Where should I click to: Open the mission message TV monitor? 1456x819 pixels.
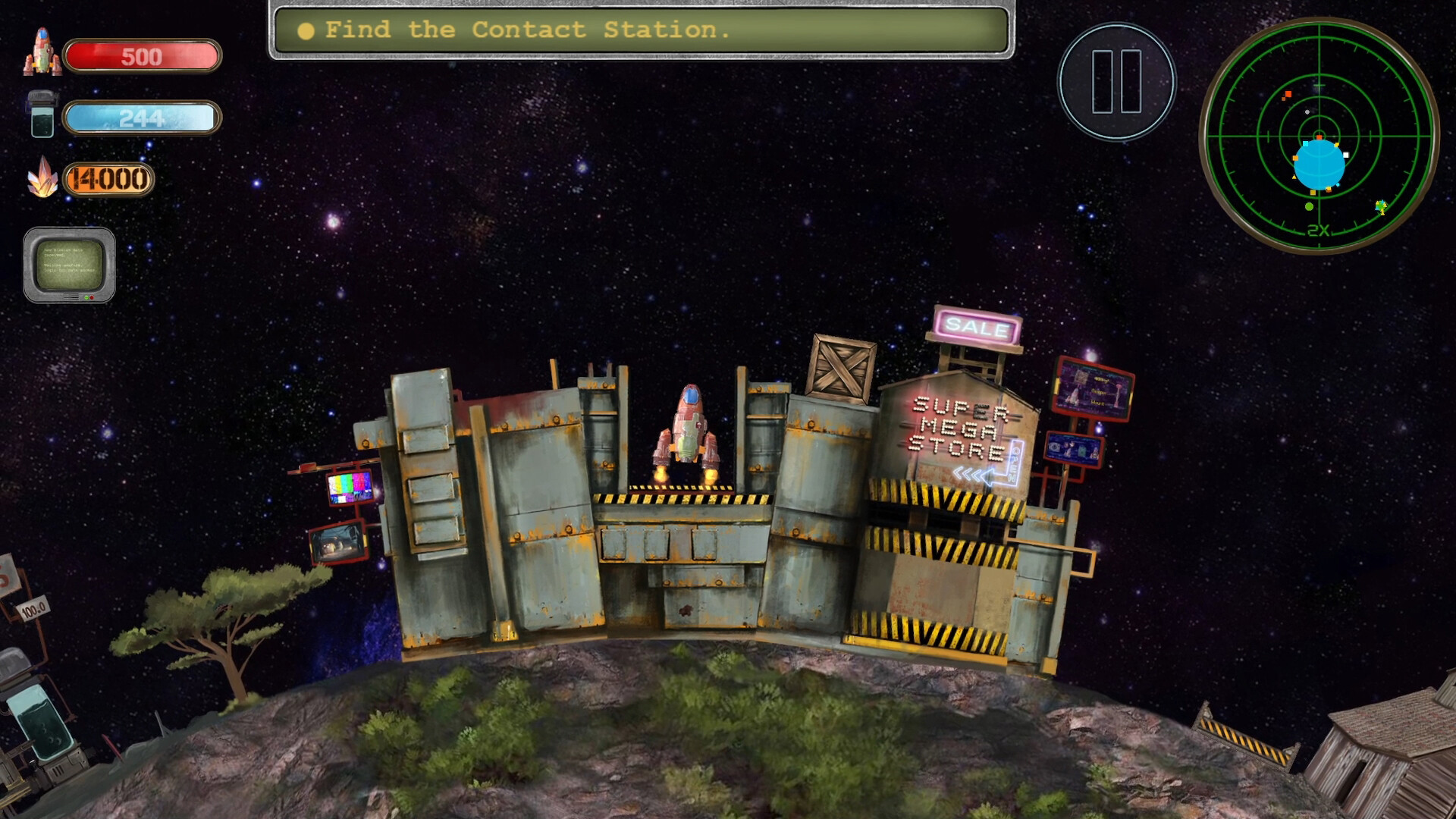pos(70,267)
